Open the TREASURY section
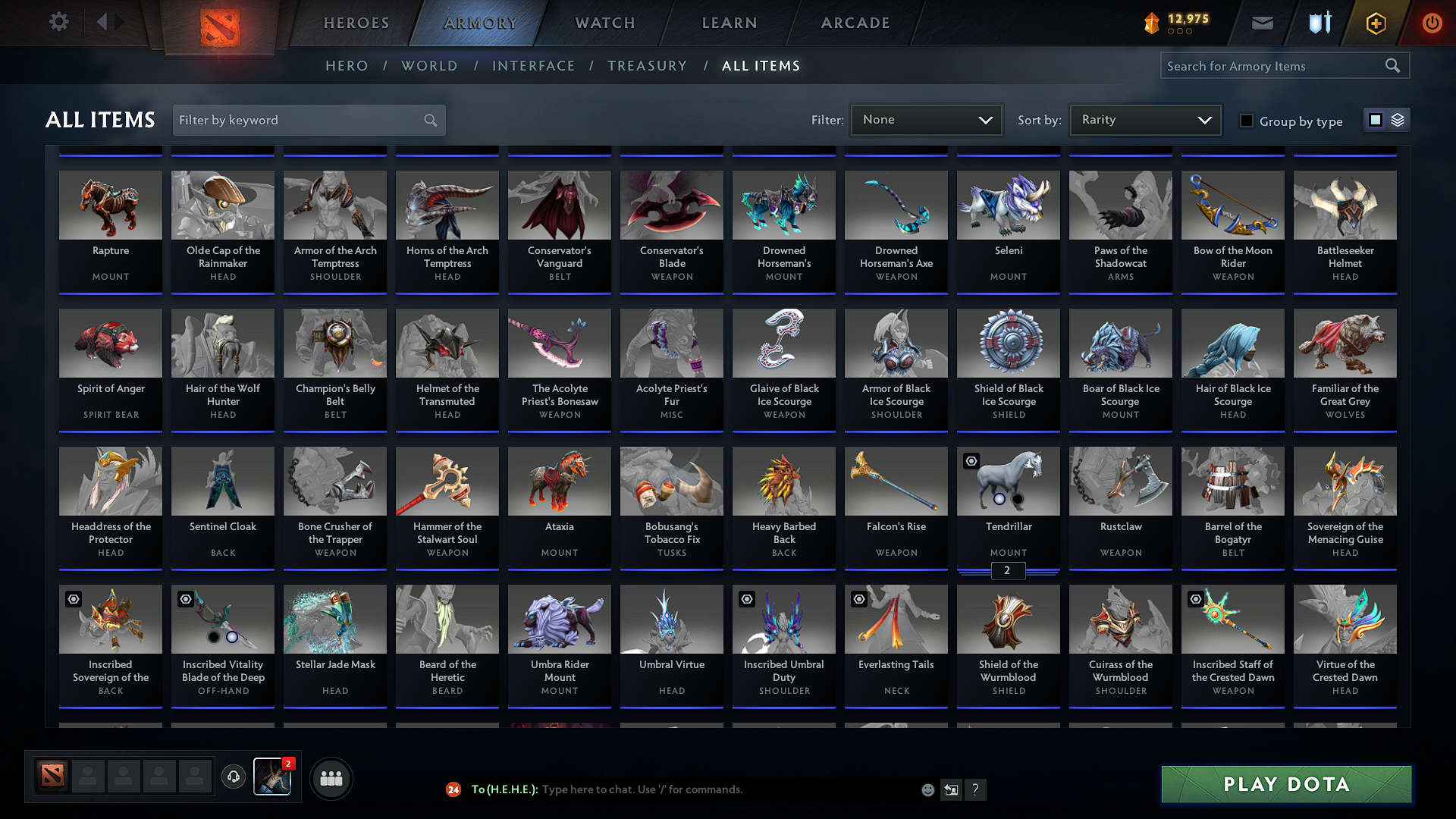 [x=647, y=66]
